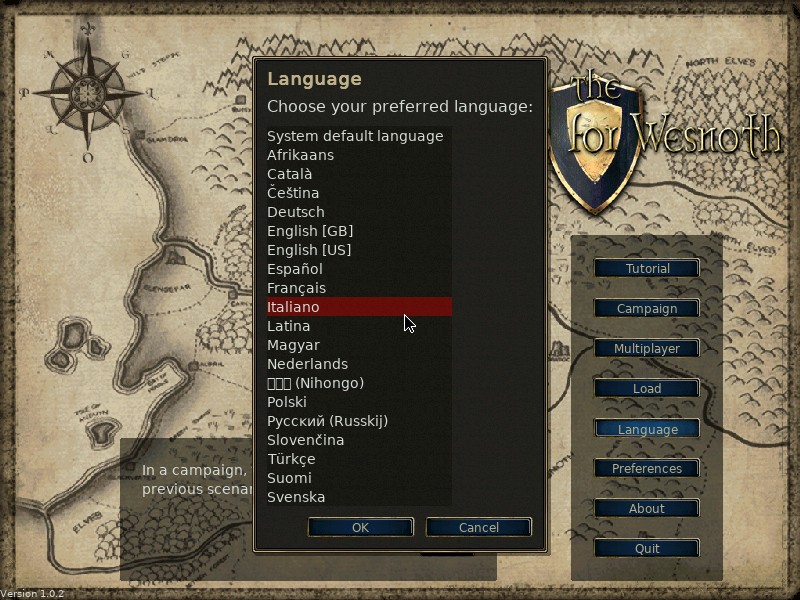
Task: Pick Svenska at the list bottom
Action: [296, 497]
